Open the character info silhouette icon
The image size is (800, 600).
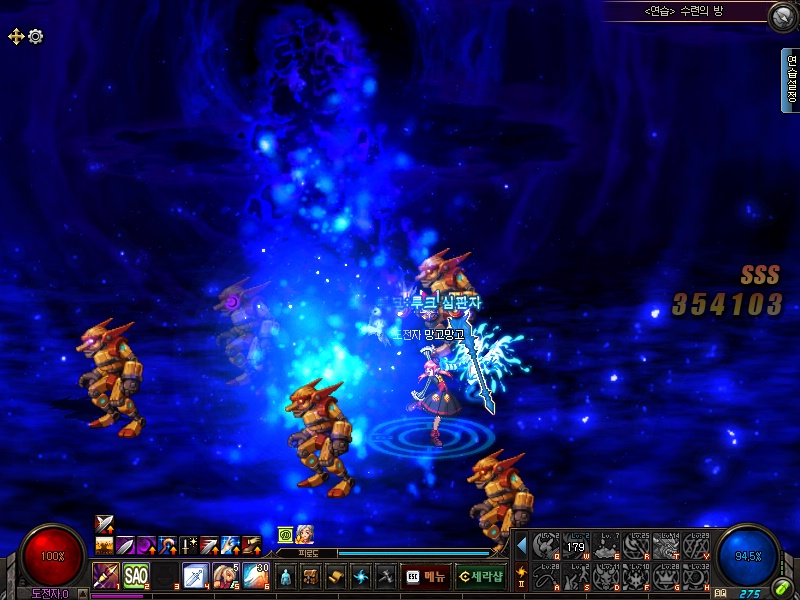pos(286,577)
